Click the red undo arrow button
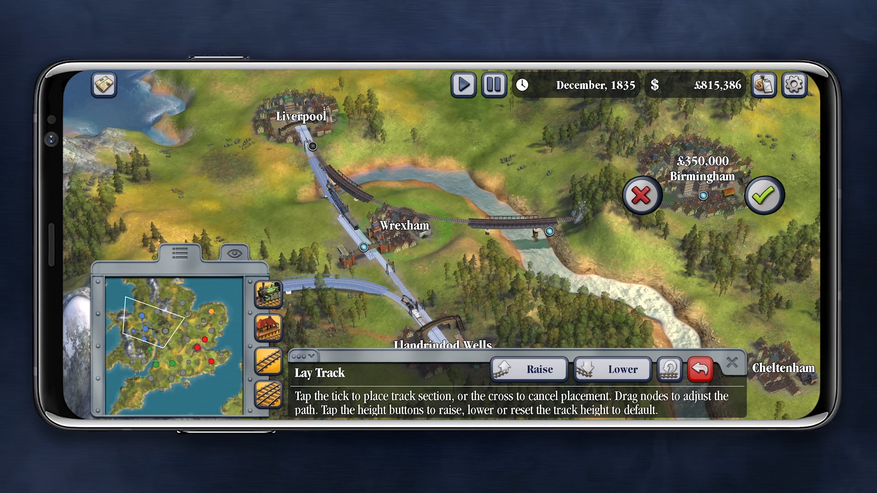The height and width of the screenshot is (493, 877). tap(701, 369)
